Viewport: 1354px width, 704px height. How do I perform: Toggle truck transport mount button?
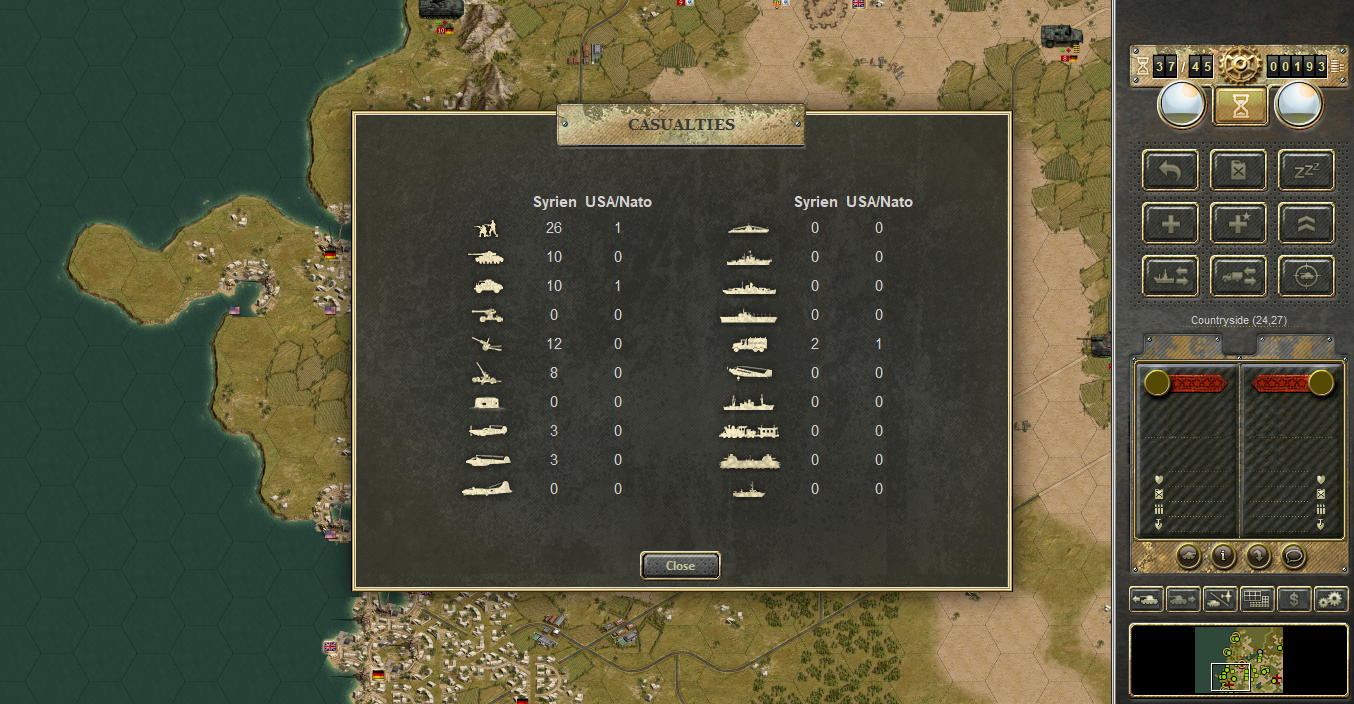point(1238,276)
